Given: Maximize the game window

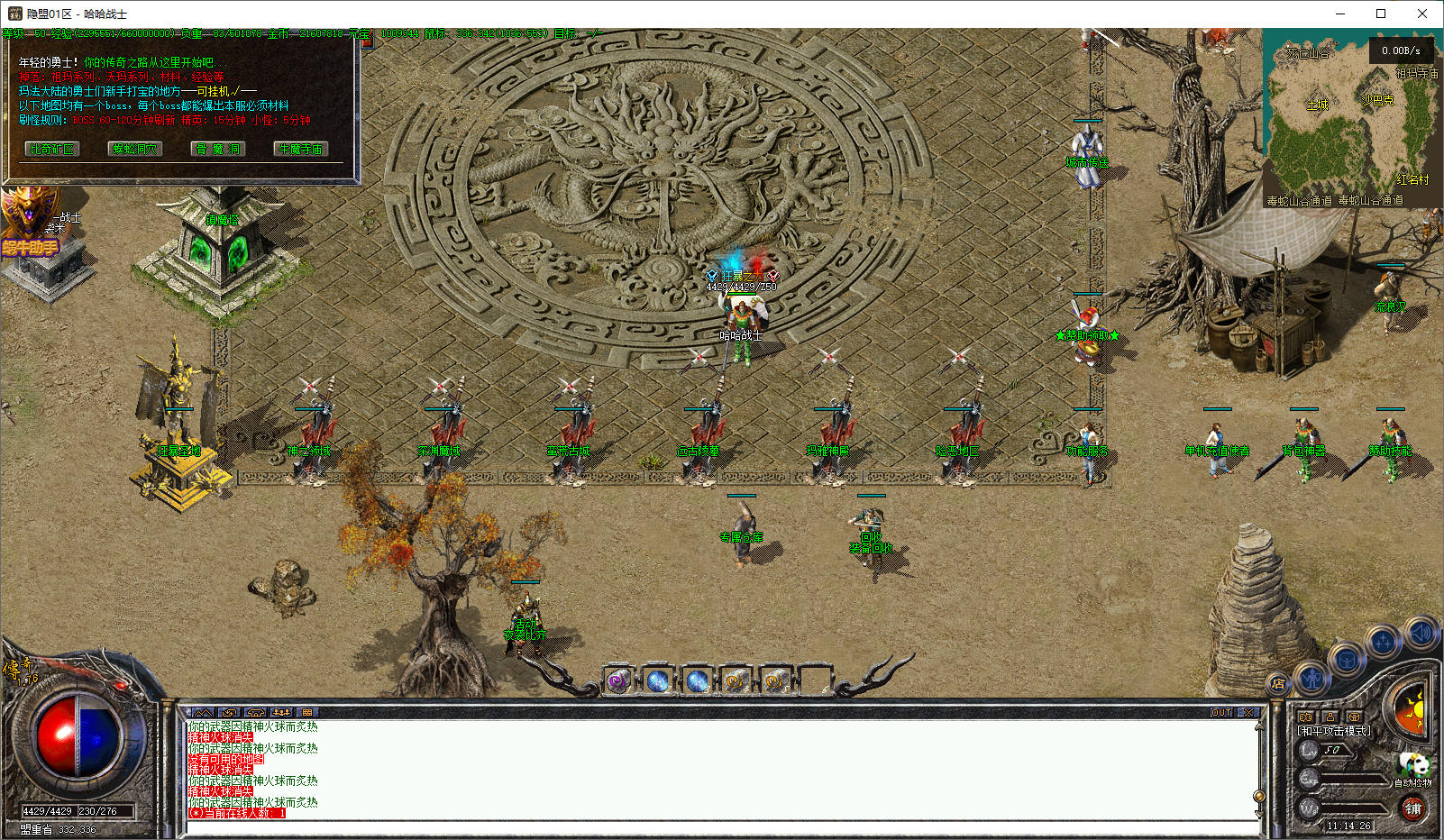Looking at the screenshot, I should coord(1381,14).
